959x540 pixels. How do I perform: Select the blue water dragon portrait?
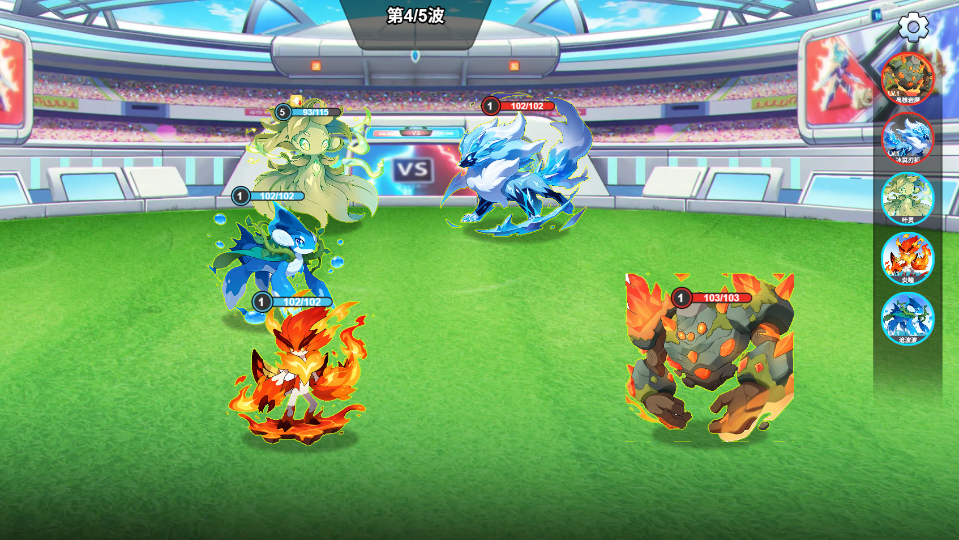click(907, 317)
